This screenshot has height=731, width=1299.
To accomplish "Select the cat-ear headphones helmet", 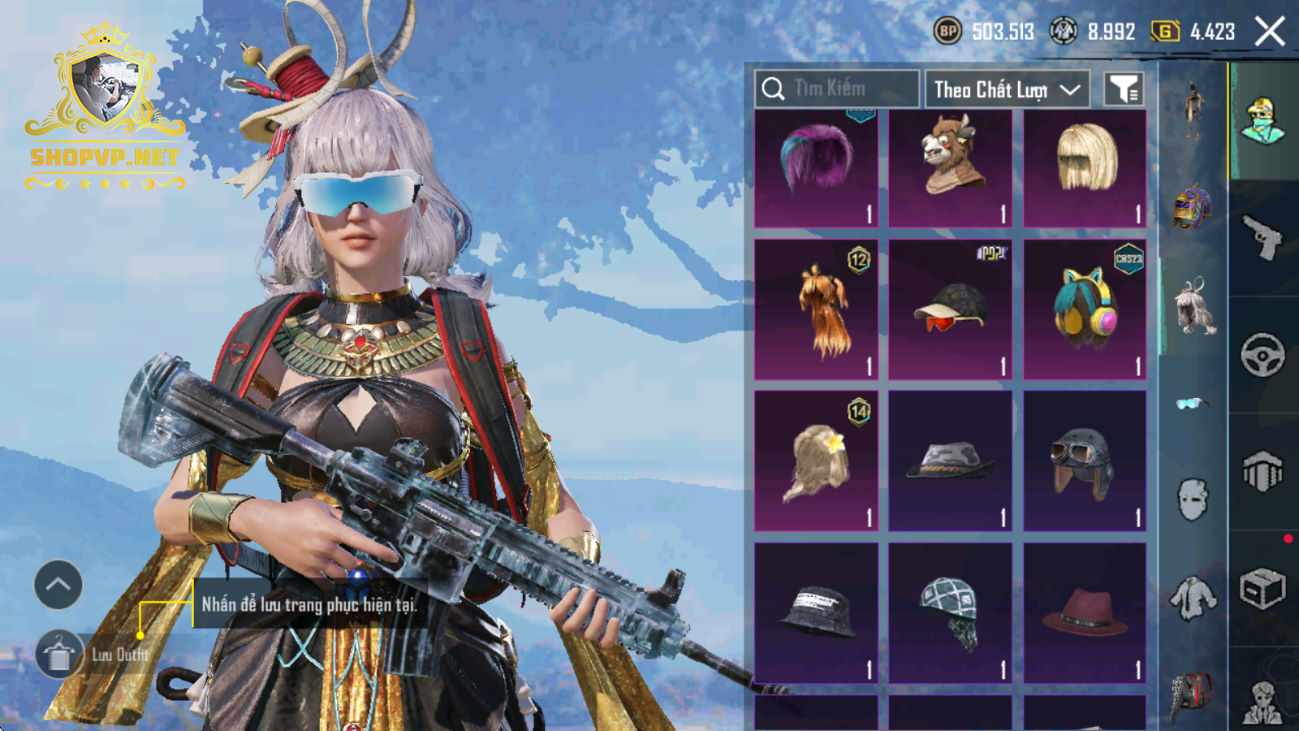I will click(x=1084, y=310).
